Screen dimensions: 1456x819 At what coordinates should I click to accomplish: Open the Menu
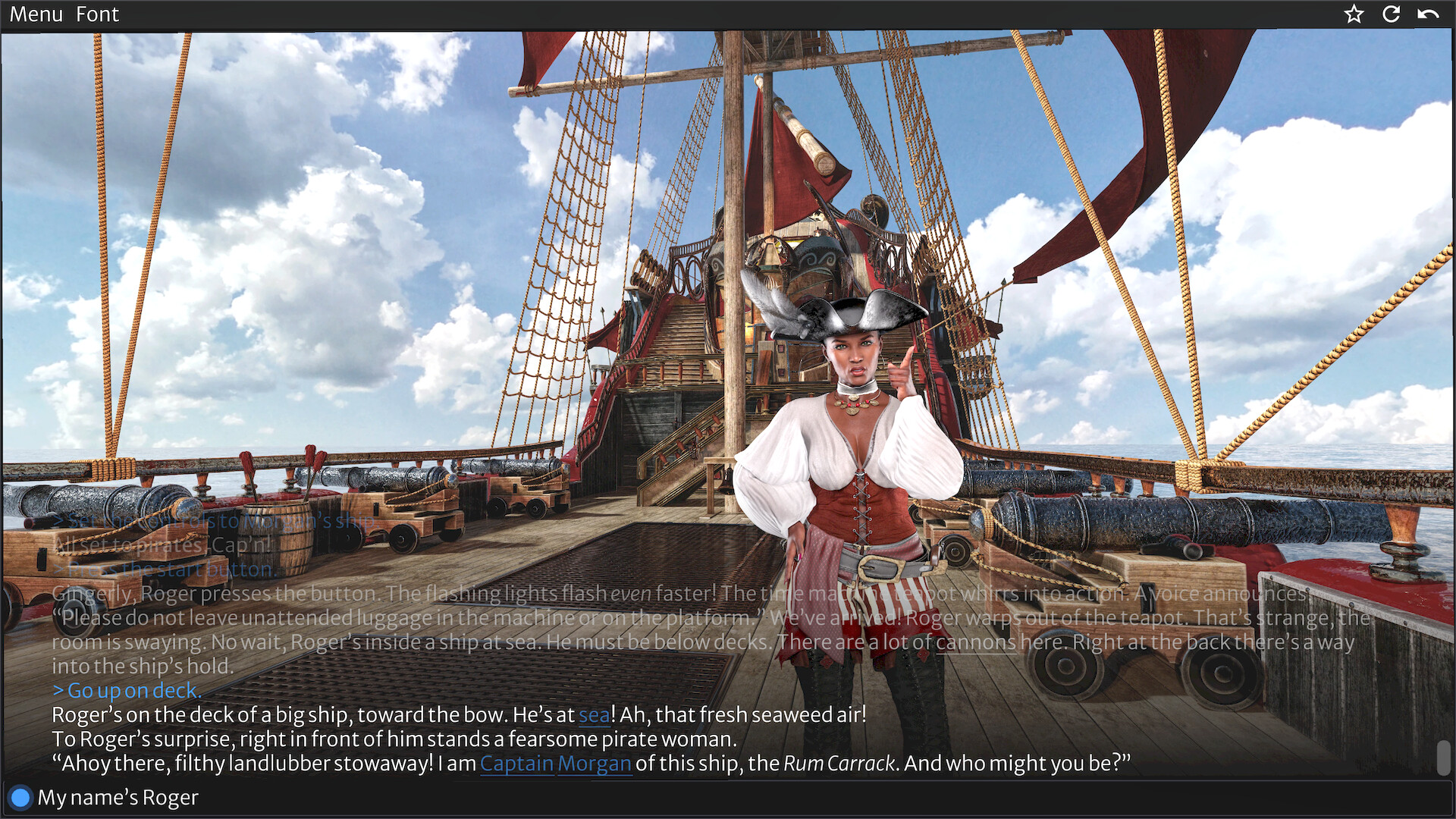click(x=35, y=14)
